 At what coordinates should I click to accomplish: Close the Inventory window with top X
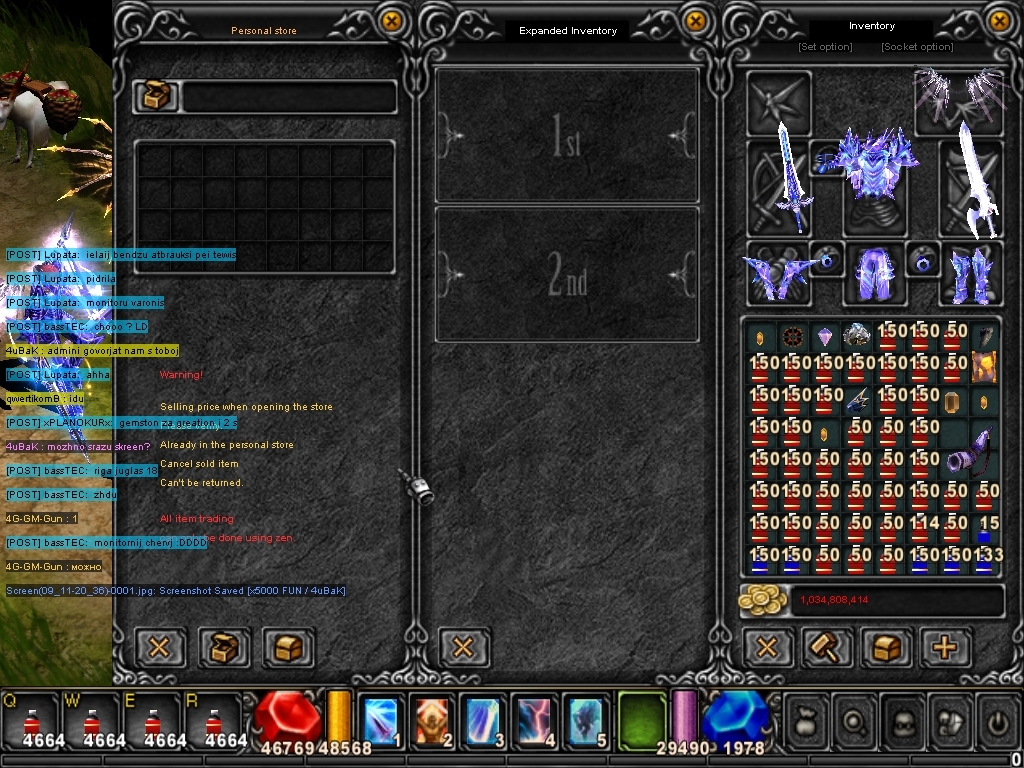coord(999,21)
